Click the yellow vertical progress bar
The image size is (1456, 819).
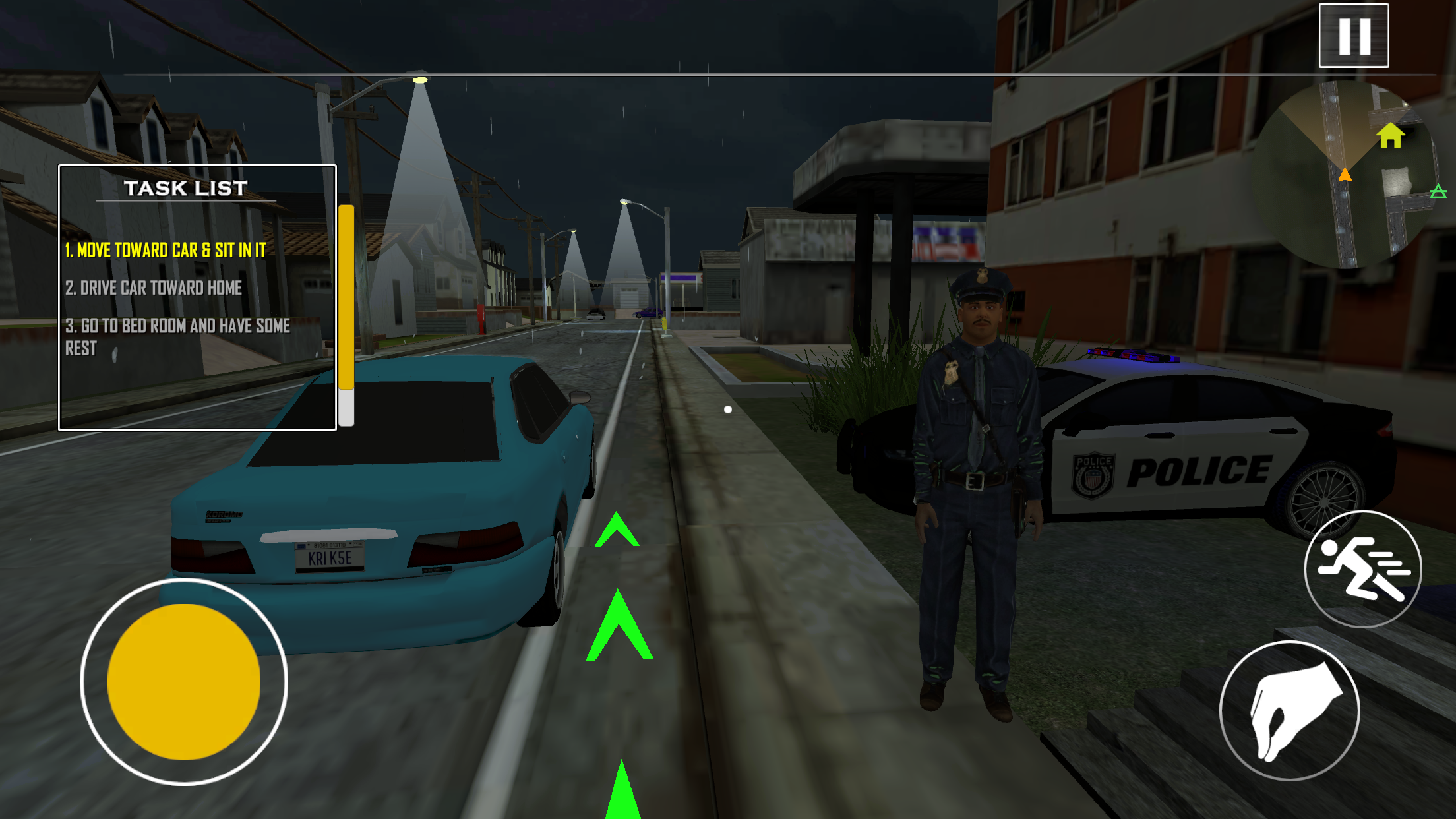[x=346, y=310]
